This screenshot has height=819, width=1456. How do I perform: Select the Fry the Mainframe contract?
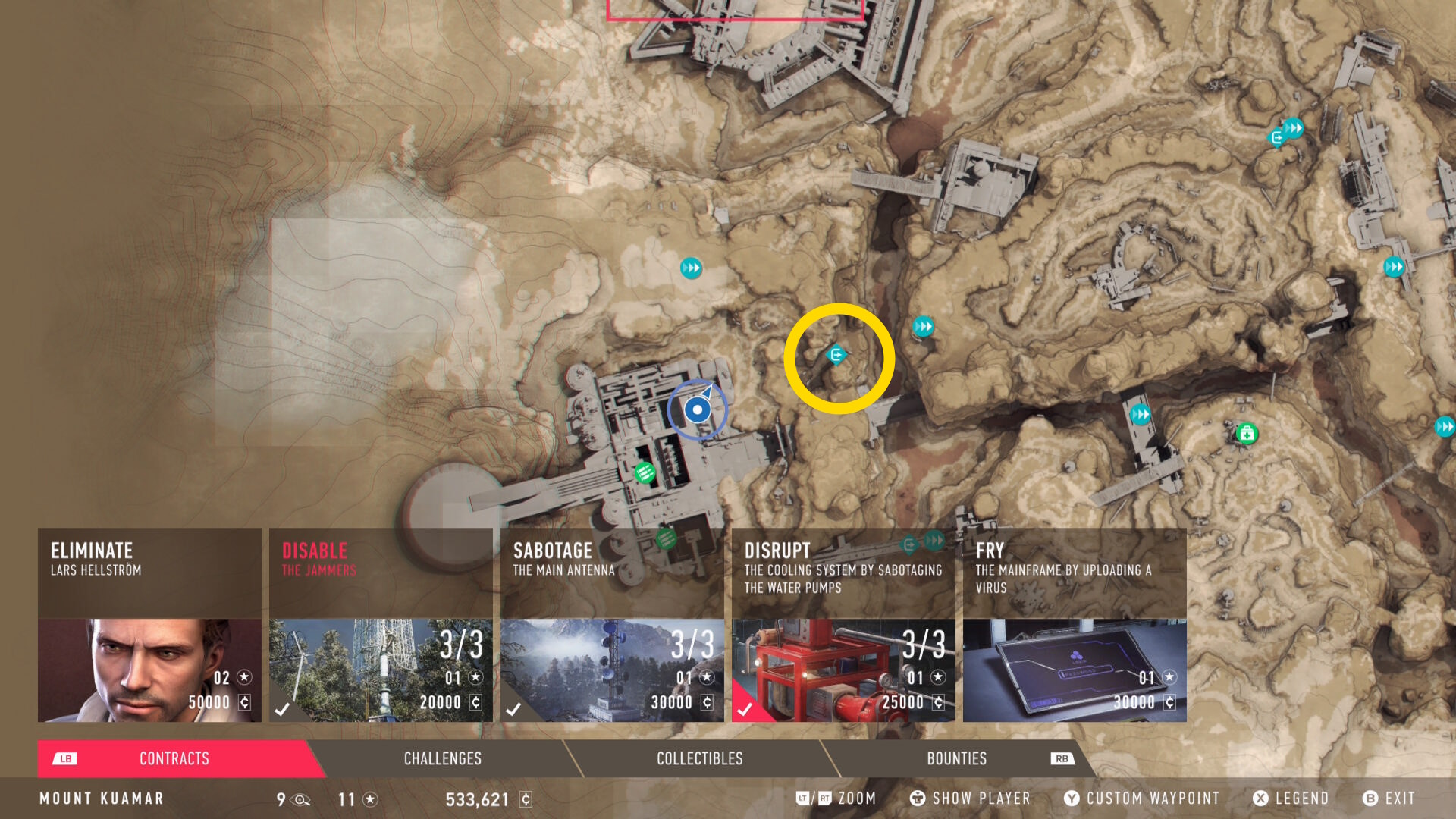[x=1075, y=625]
